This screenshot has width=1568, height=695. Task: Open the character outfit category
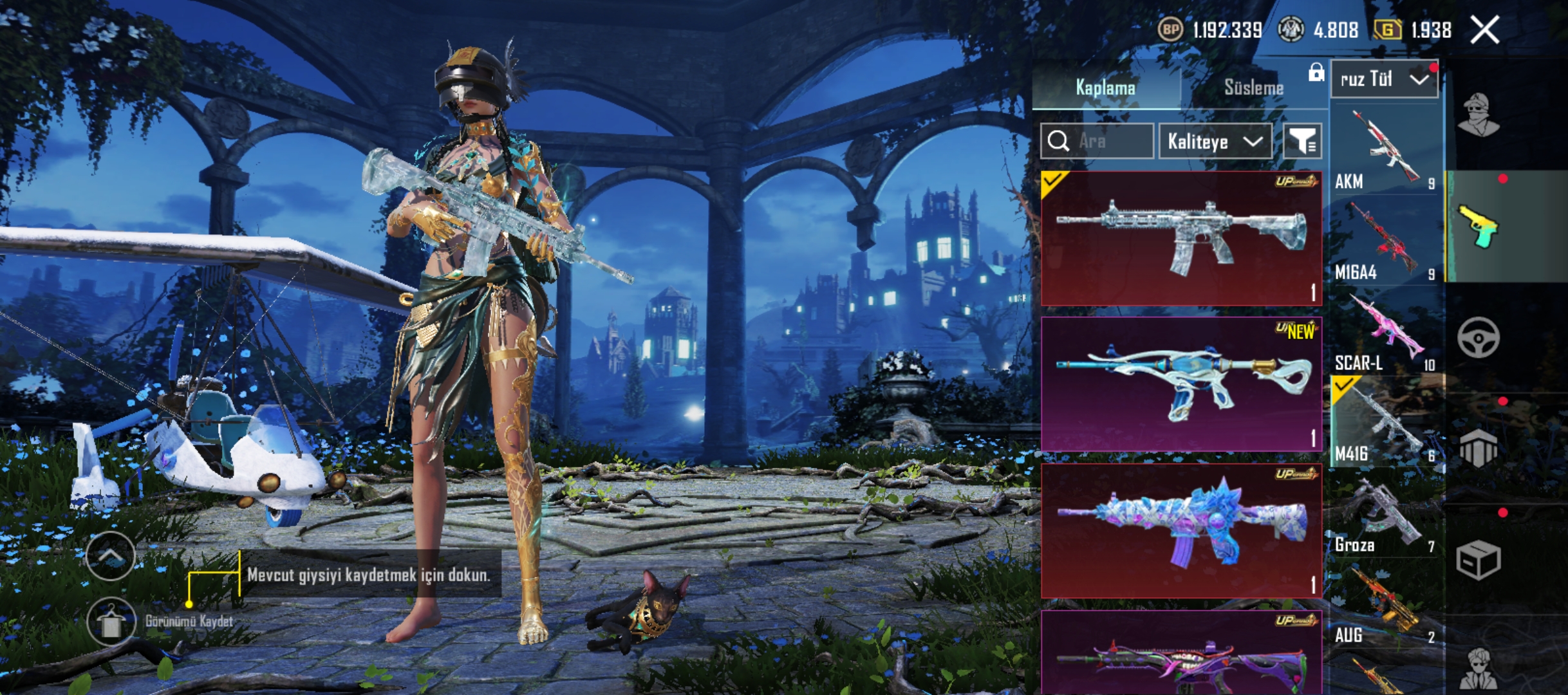pos(1479,116)
